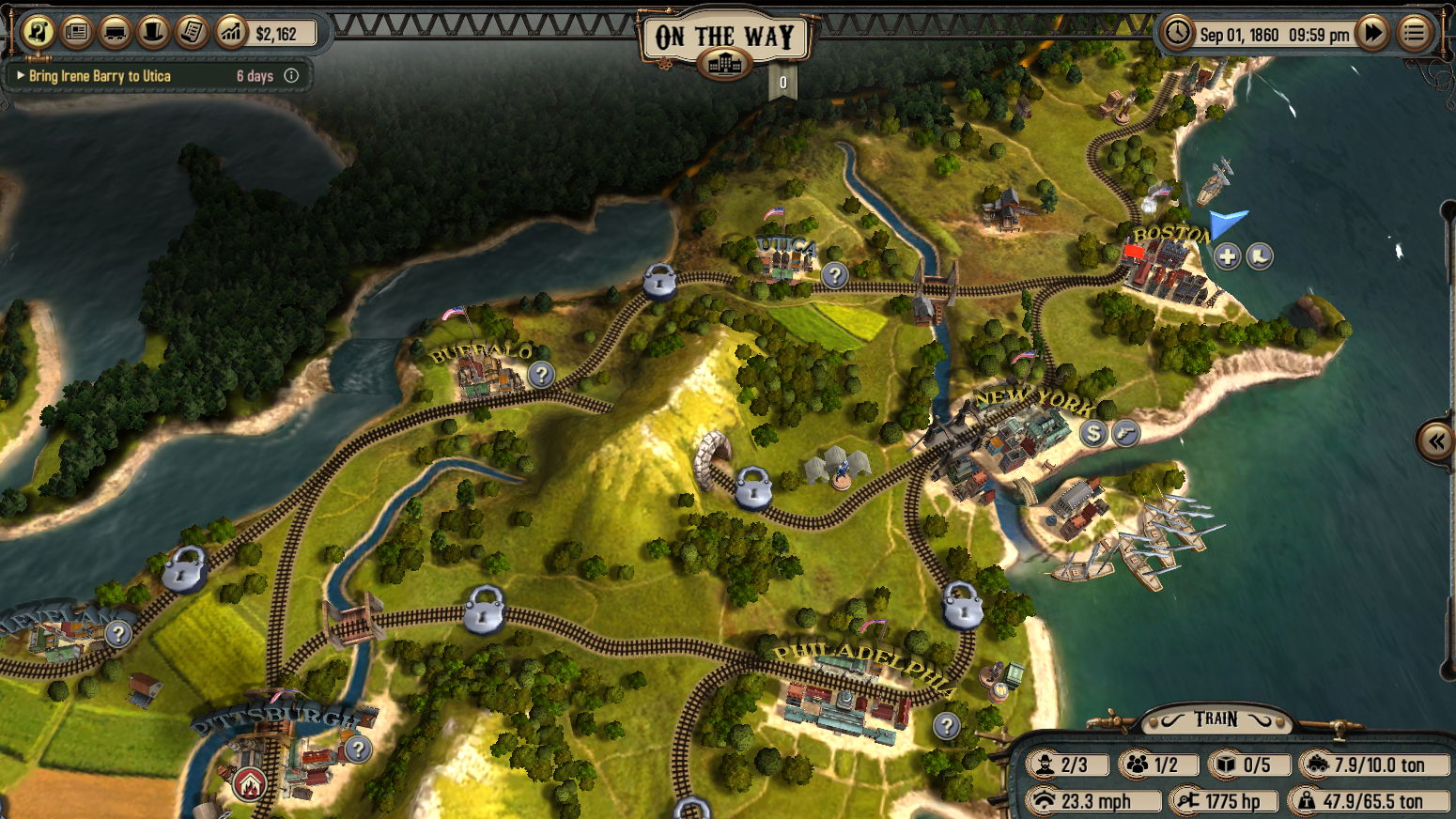Open the main menu list button

tap(1415, 34)
